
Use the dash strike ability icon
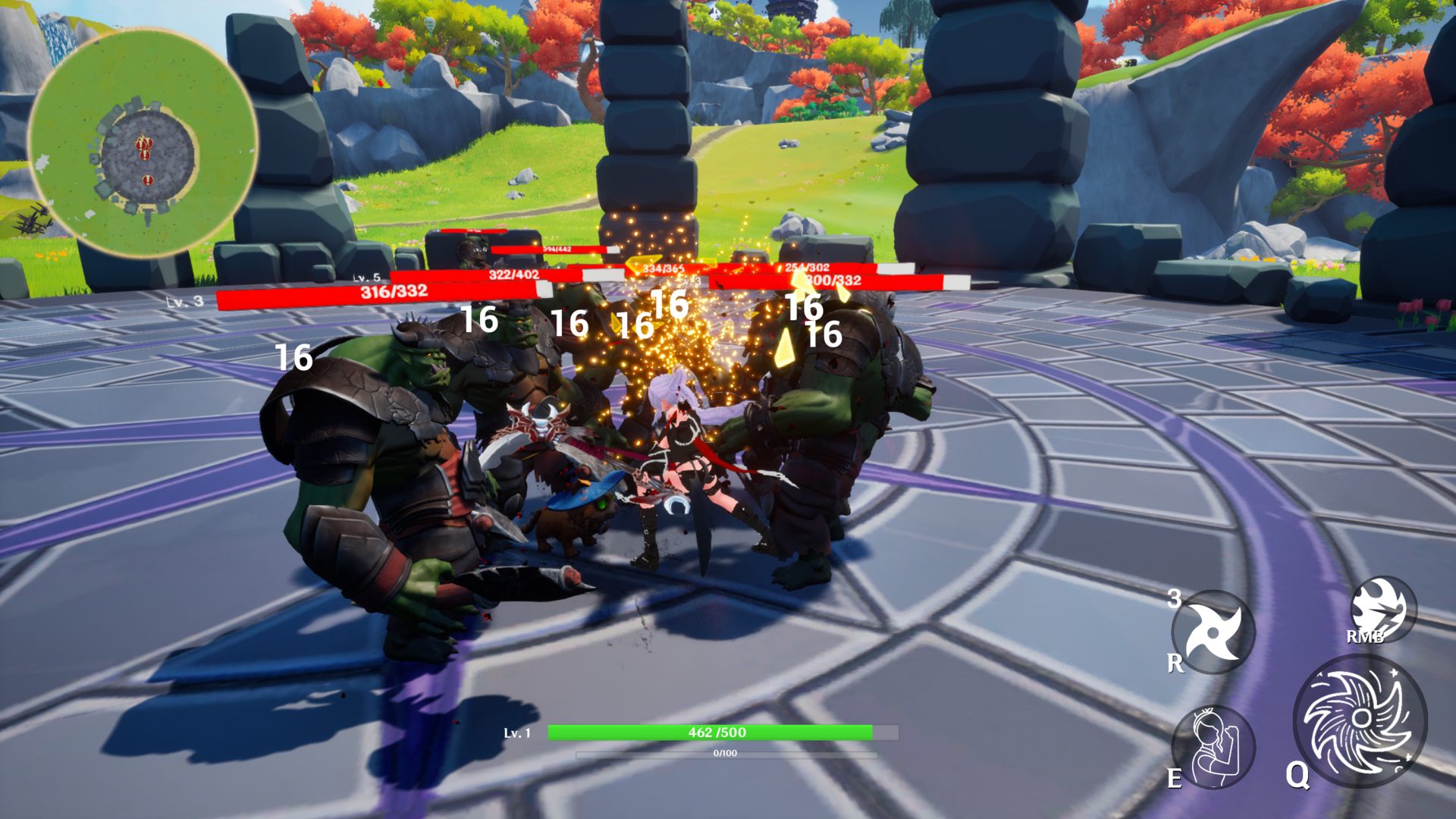pyautogui.click(x=1383, y=609)
